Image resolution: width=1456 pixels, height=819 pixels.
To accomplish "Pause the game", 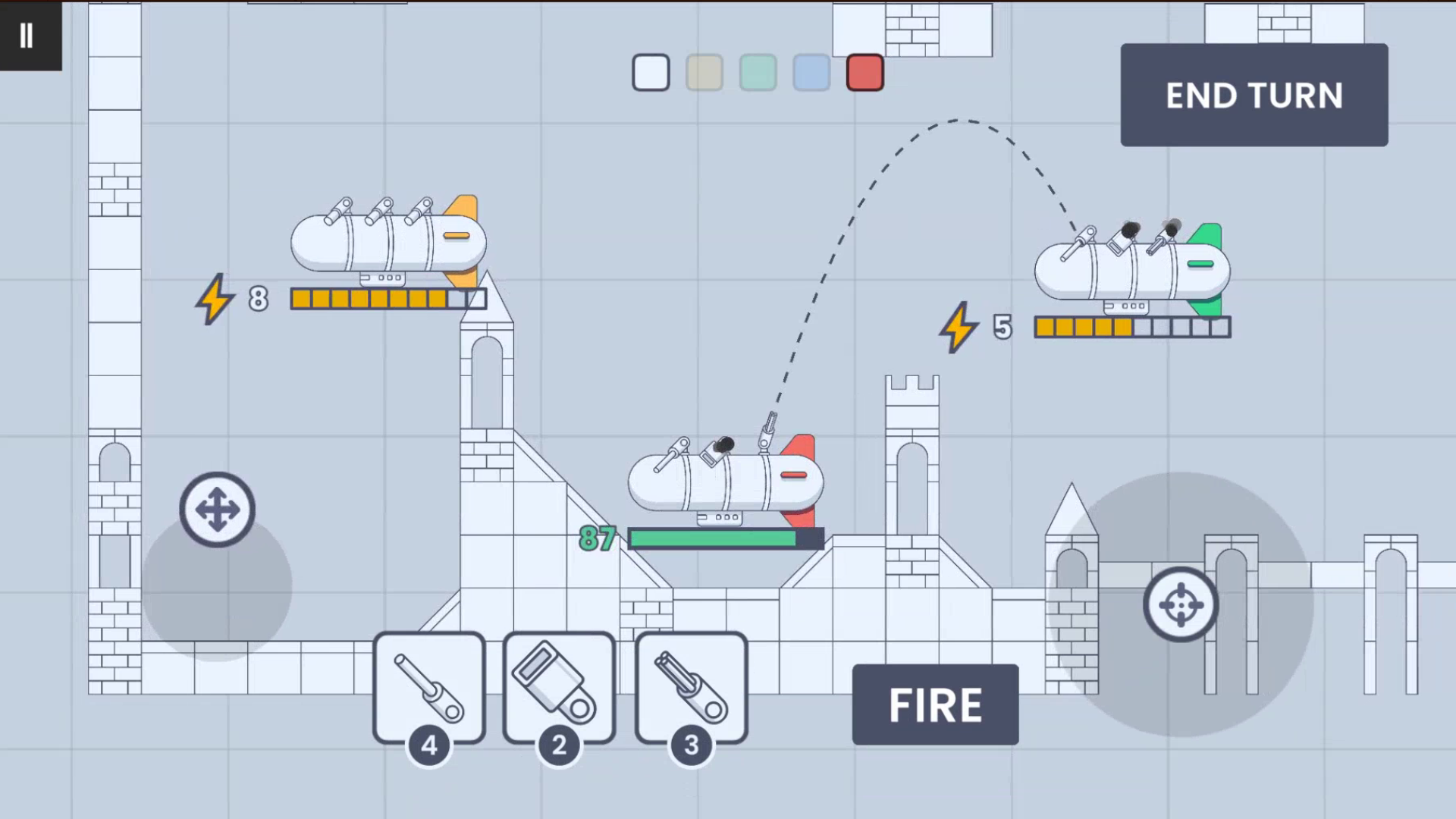I will tap(27, 34).
